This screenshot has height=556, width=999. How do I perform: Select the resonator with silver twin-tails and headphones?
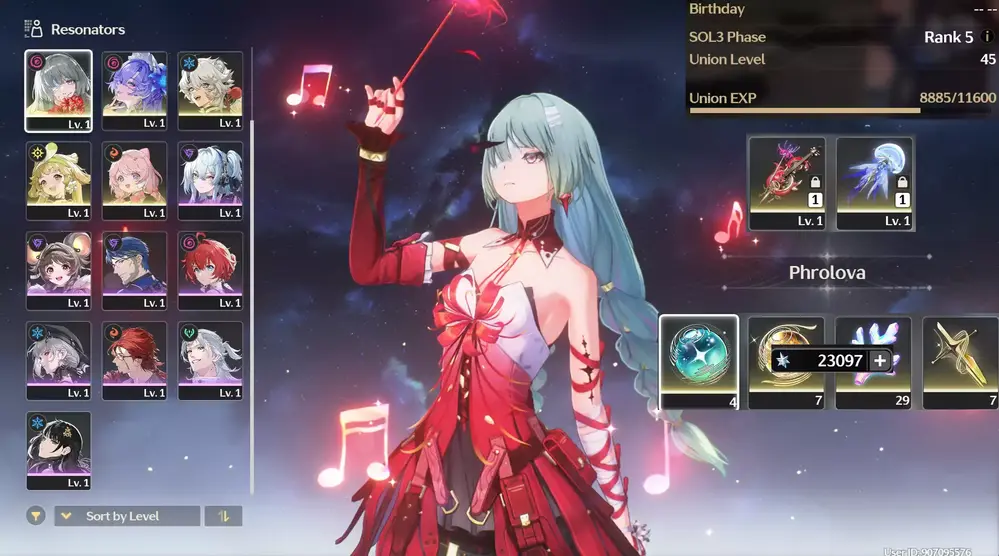[x=210, y=181]
